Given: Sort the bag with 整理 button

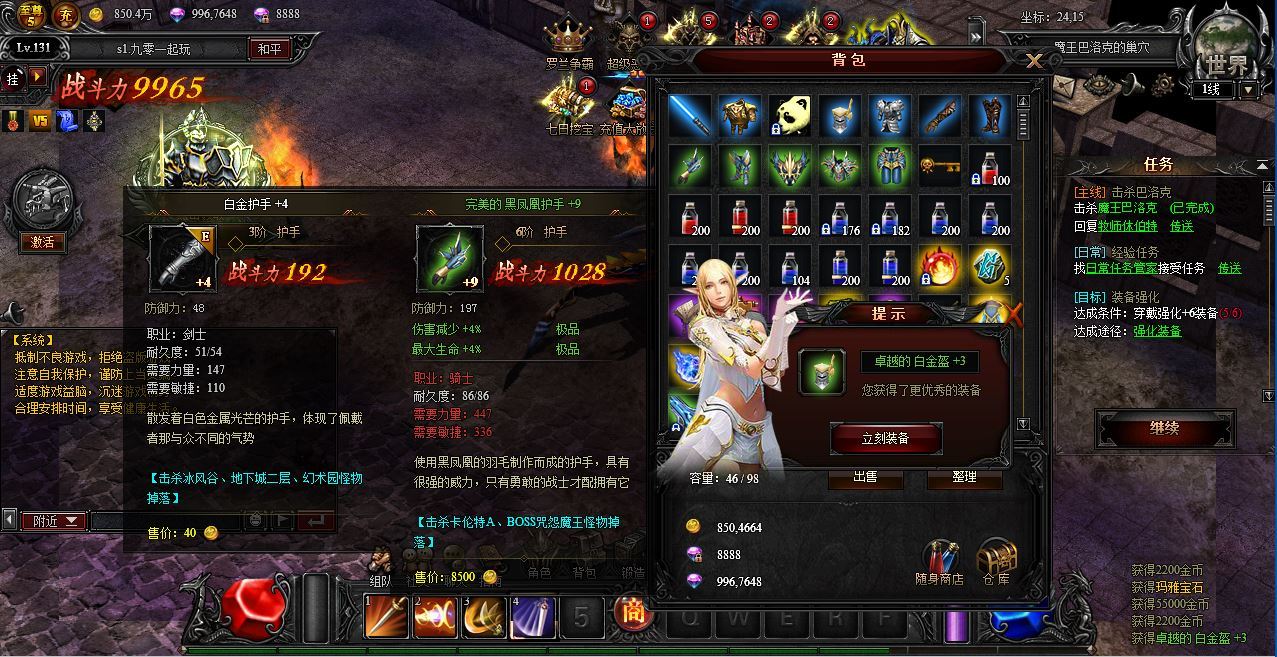Looking at the screenshot, I should point(964,478).
